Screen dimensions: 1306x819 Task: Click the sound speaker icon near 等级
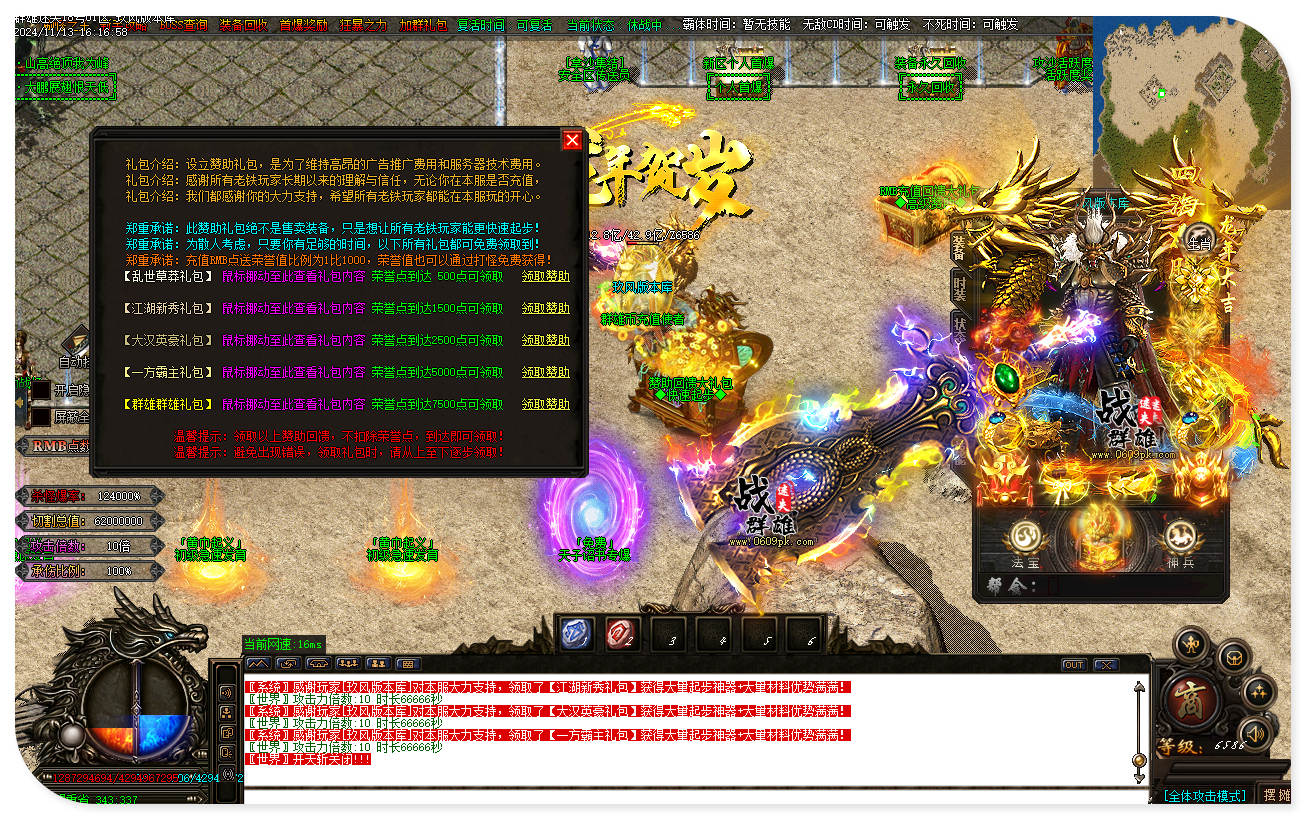click(1255, 733)
